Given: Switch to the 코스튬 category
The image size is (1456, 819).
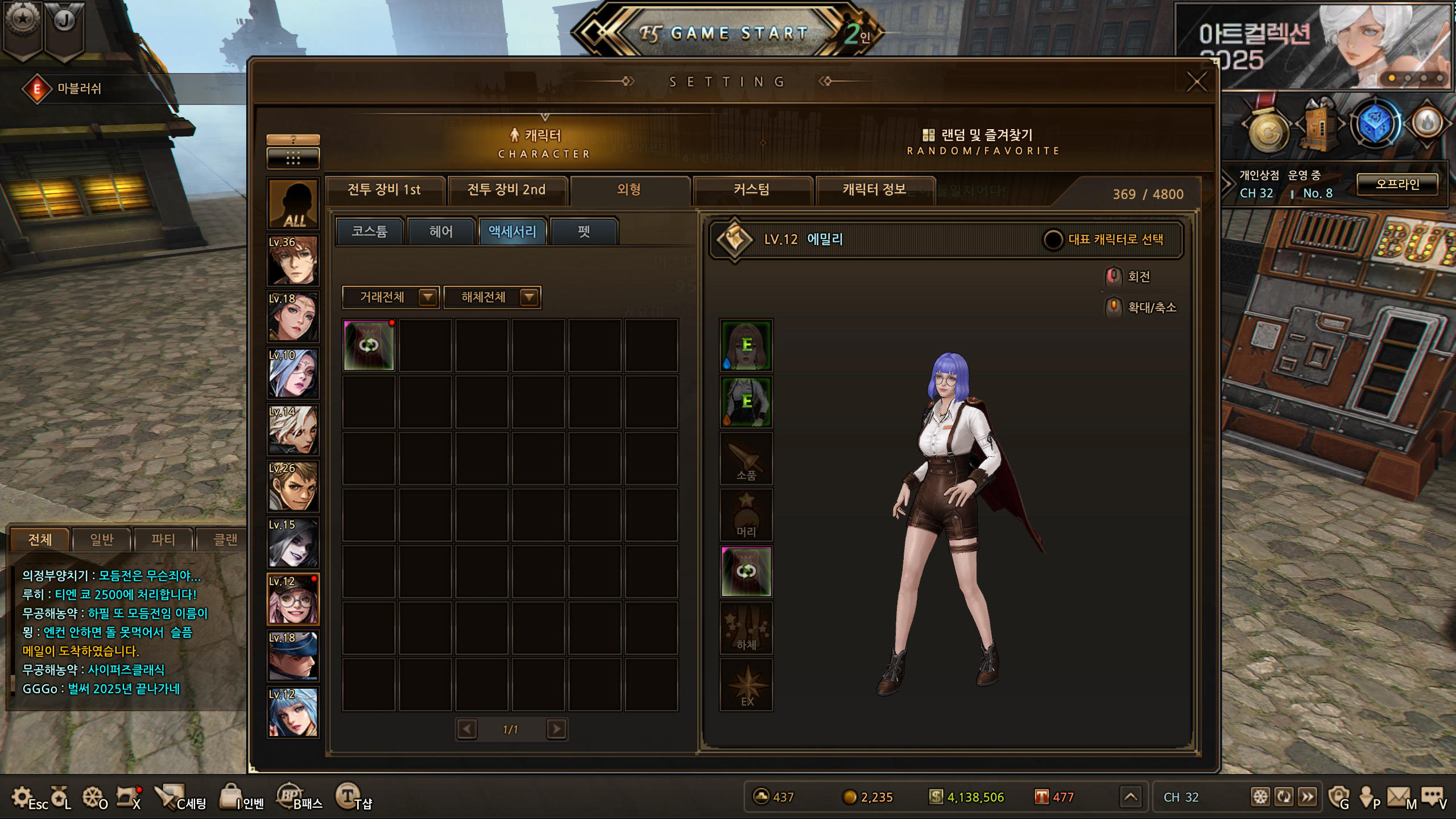Looking at the screenshot, I should tap(370, 231).
